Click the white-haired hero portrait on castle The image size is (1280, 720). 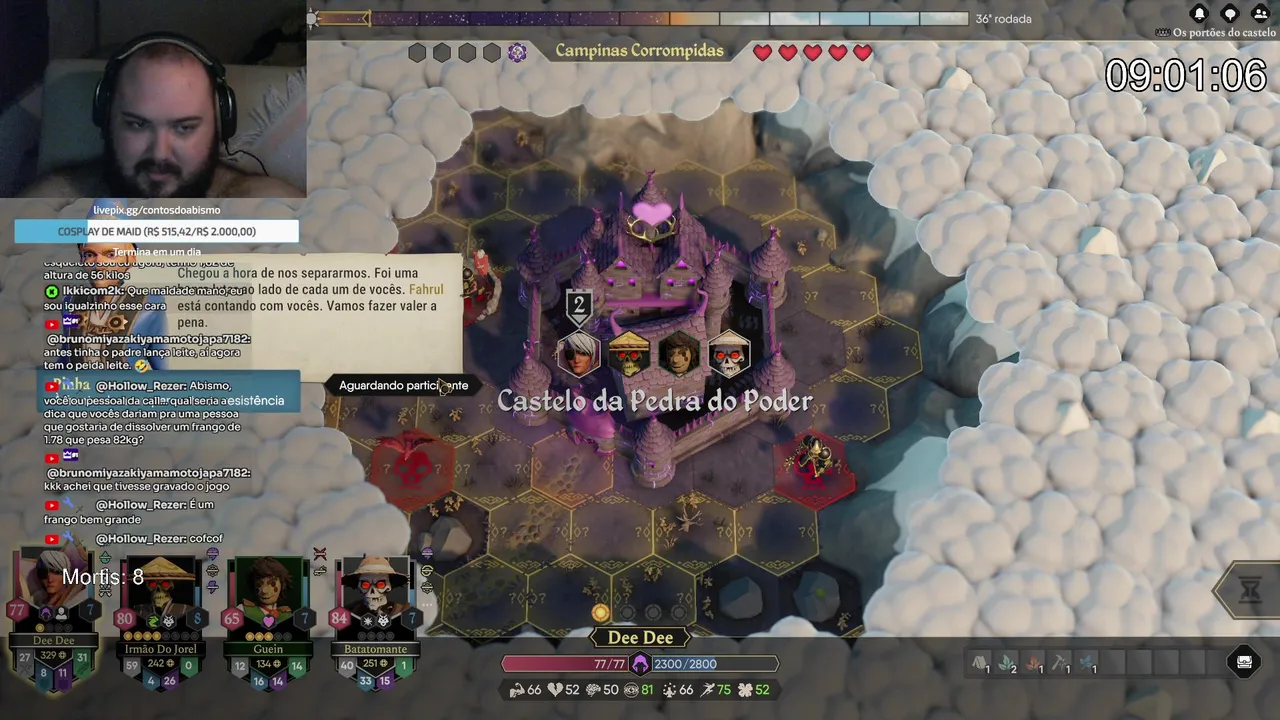579,354
